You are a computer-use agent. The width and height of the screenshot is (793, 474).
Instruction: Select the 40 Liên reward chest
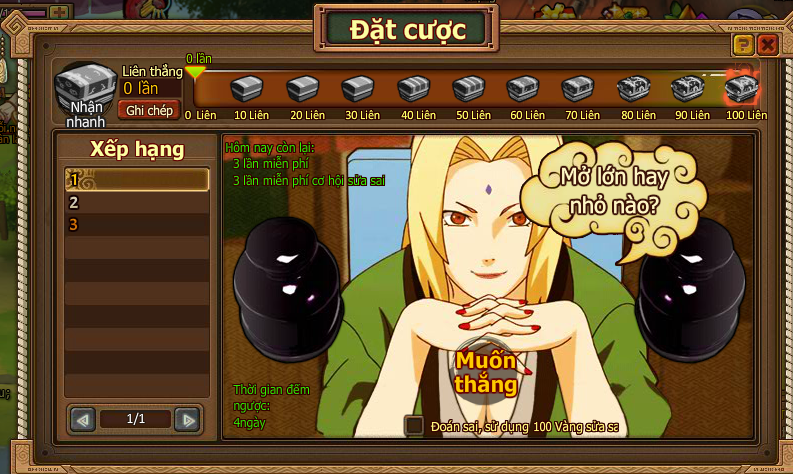click(414, 90)
